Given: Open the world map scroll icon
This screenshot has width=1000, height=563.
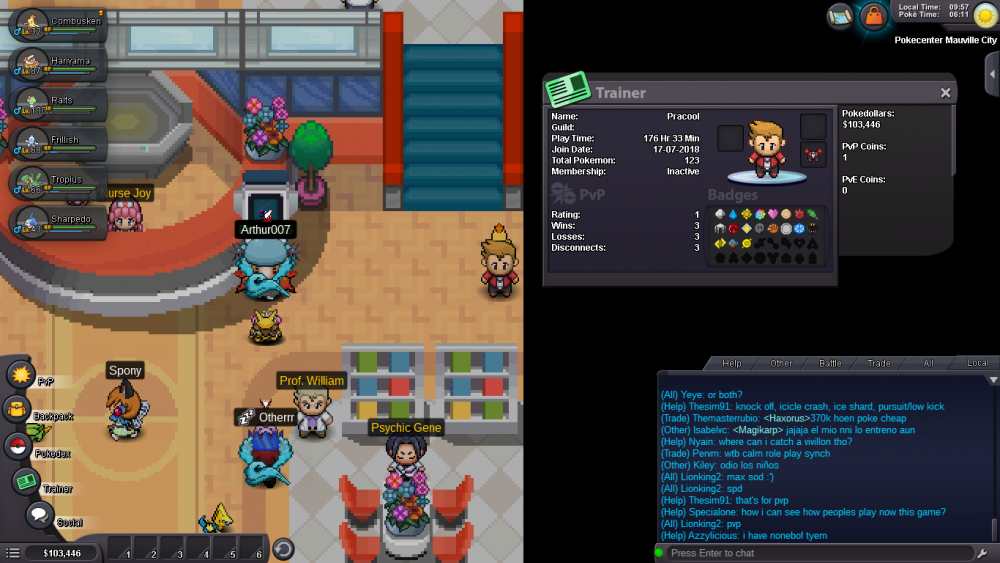Looking at the screenshot, I should click(x=840, y=15).
